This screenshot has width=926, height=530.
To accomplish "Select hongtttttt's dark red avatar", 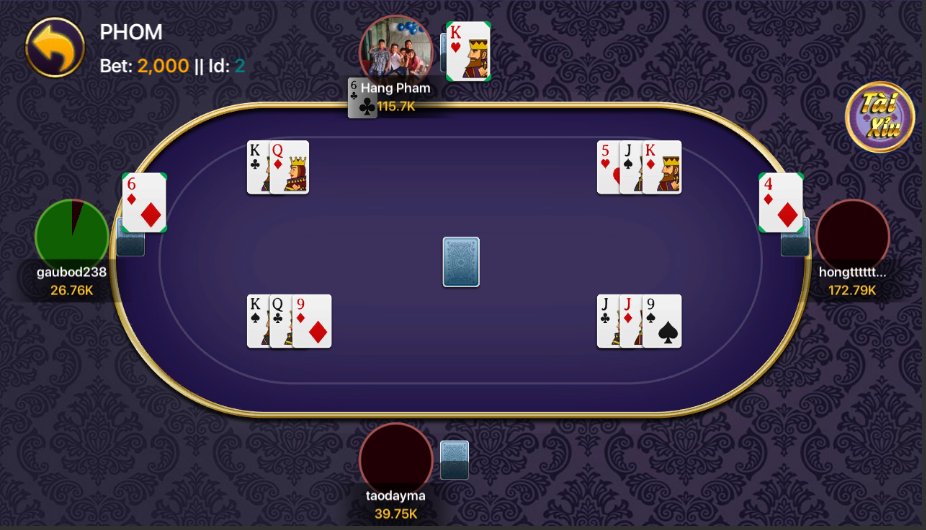I will click(x=852, y=236).
